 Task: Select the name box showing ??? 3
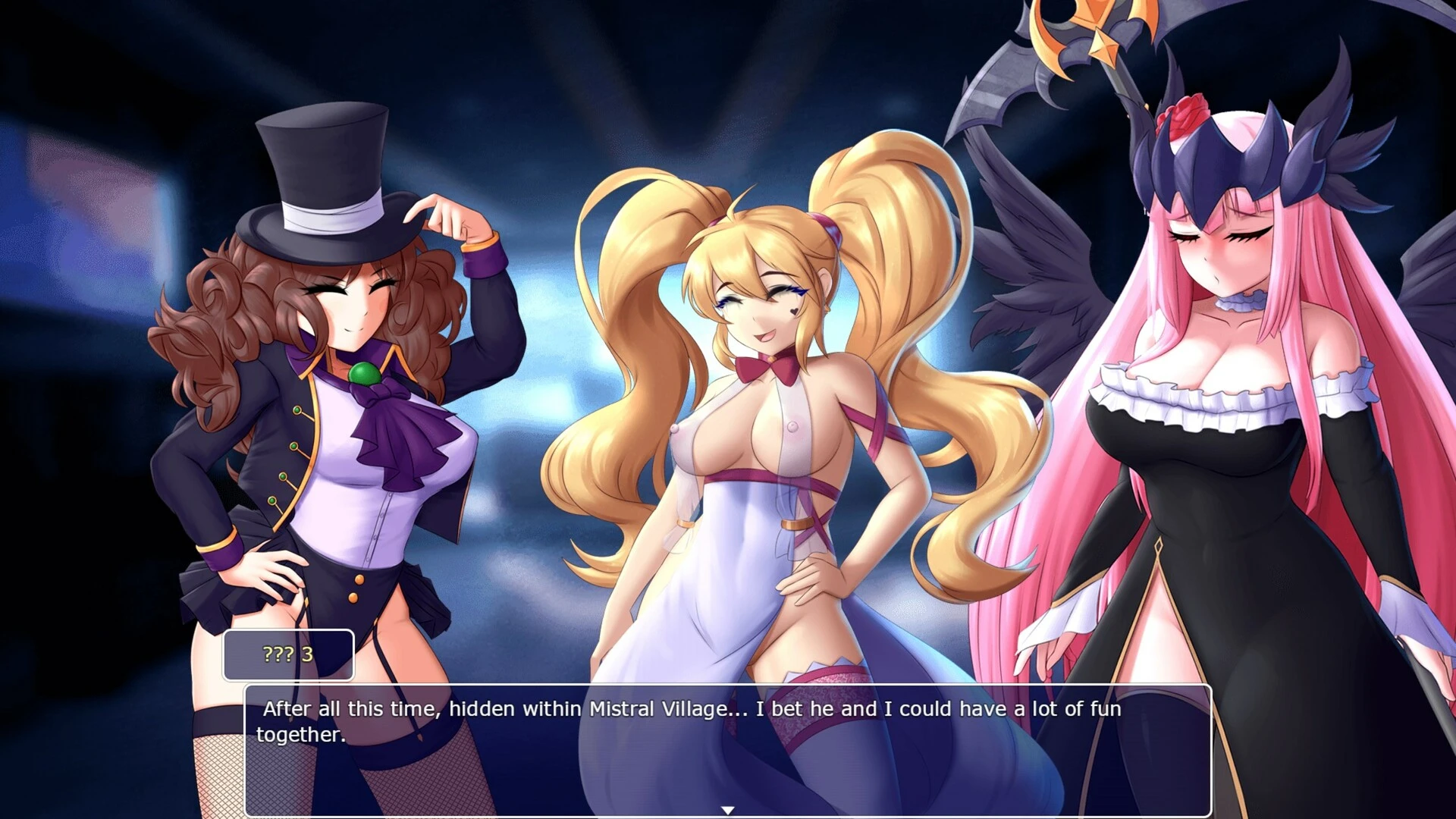(x=289, y=654)
